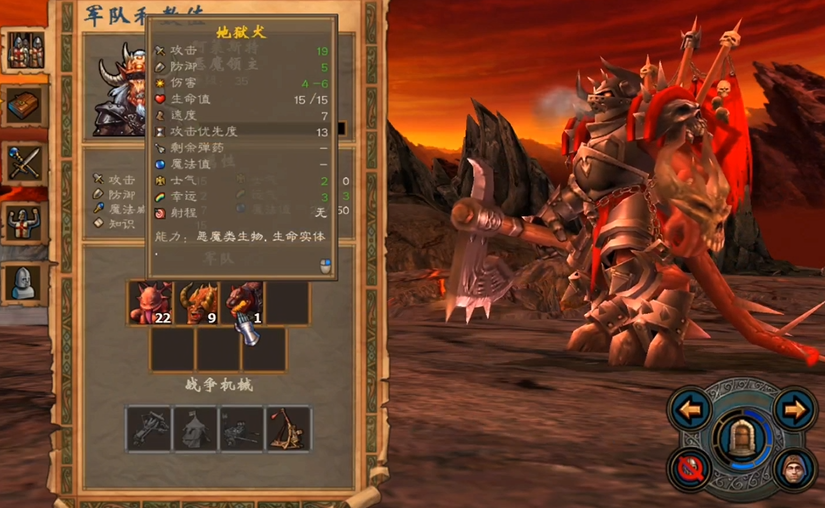Select the ammo cart war machine slot
The image size is (825, 508).
tap(241, 427)
